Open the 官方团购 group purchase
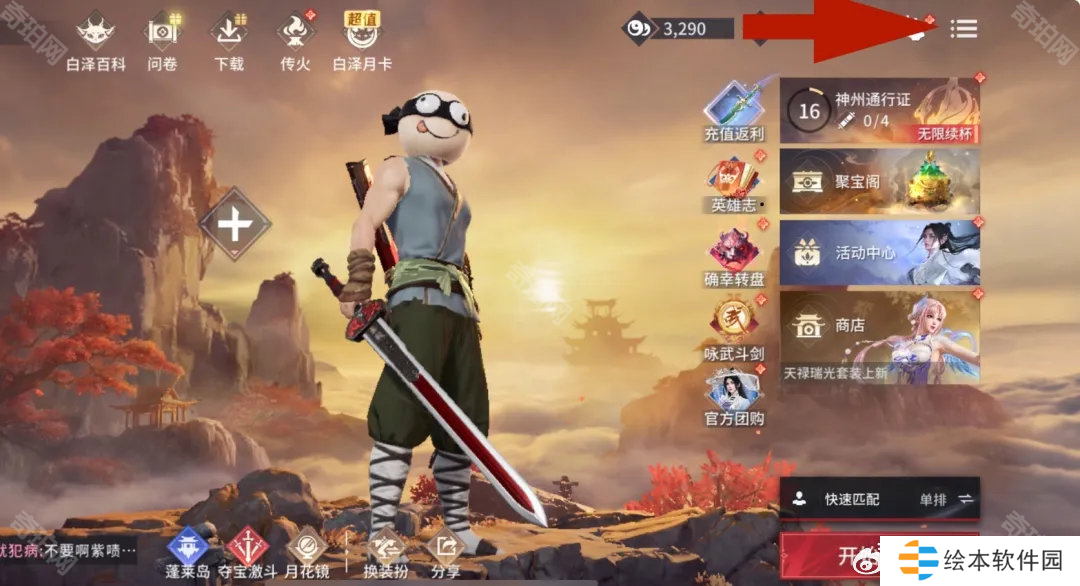This screenshot has width=1080, height=586. pyautogui.click(x=734, y=396)
